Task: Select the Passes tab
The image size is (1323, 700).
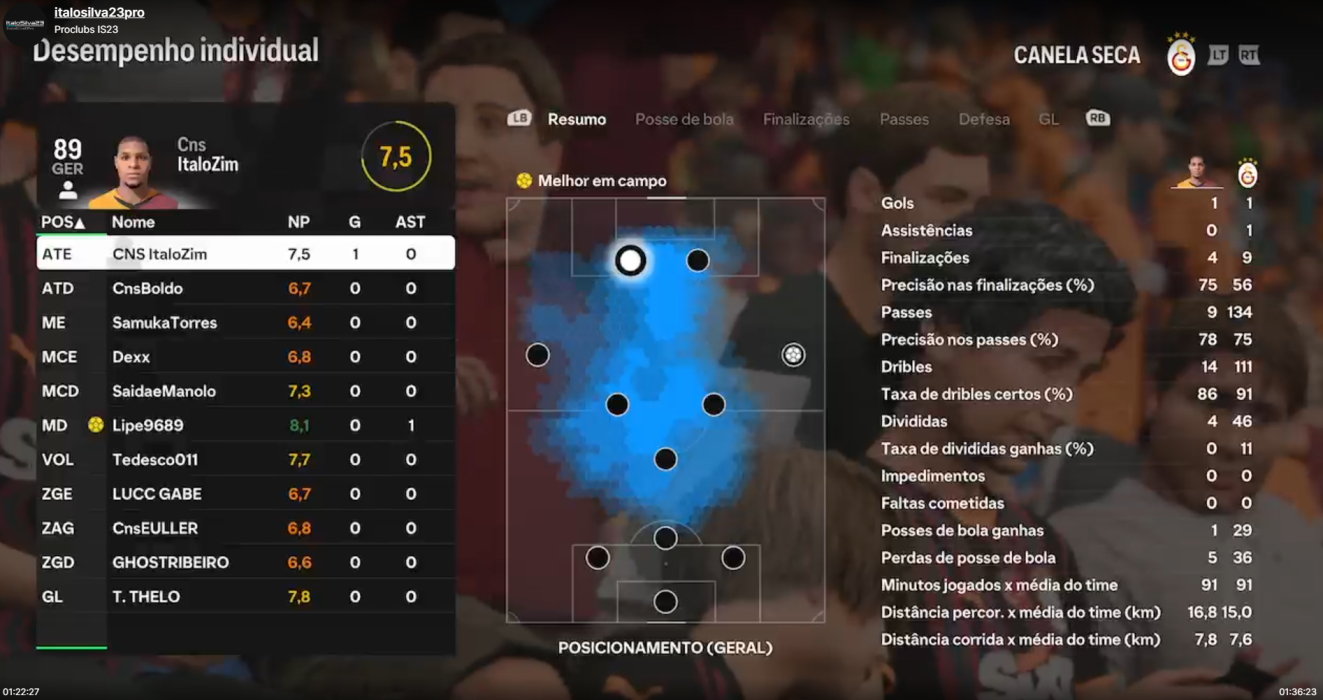Action: coord(904,119)
